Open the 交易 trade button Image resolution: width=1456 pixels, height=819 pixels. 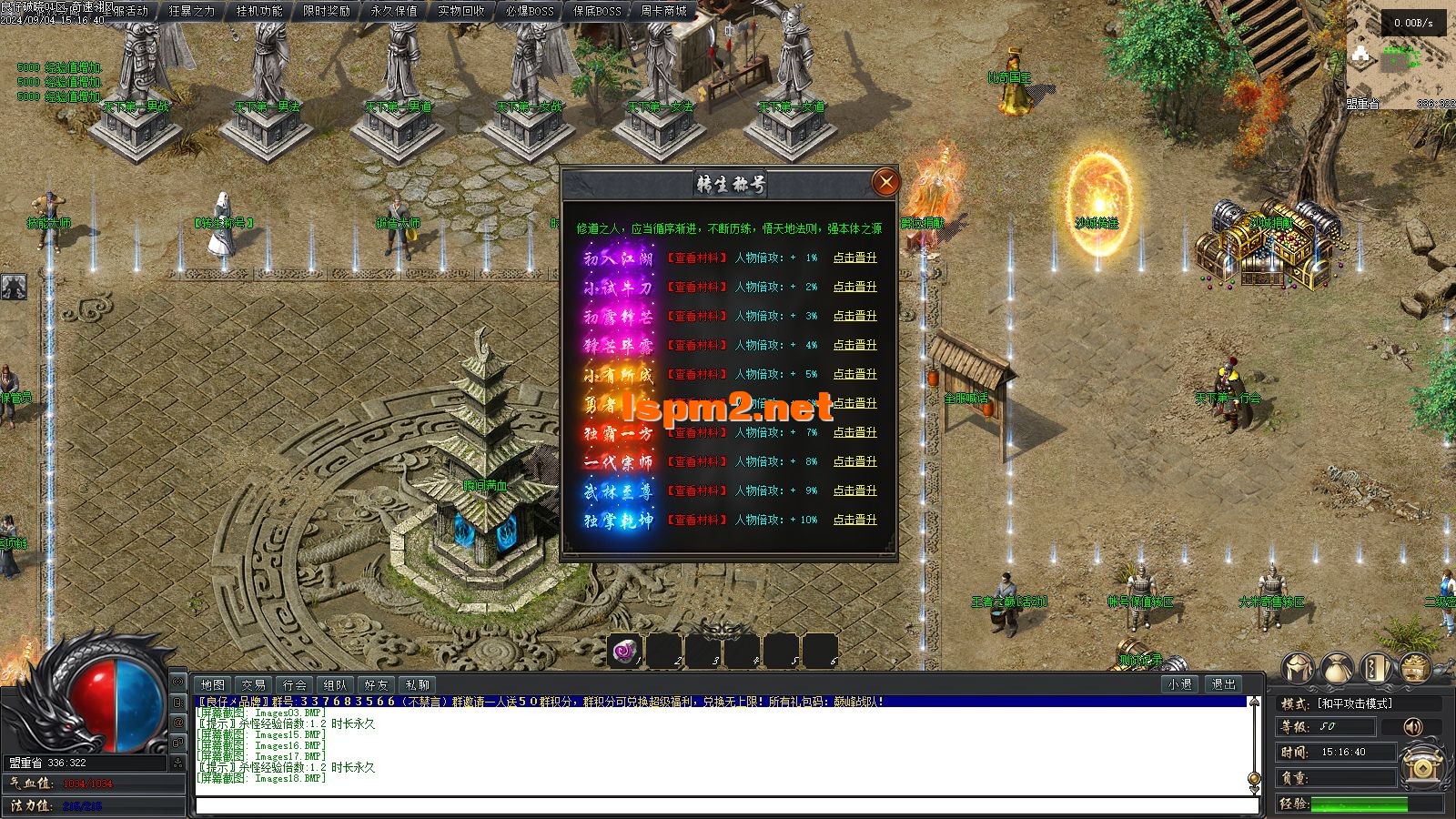click(254, 684)
